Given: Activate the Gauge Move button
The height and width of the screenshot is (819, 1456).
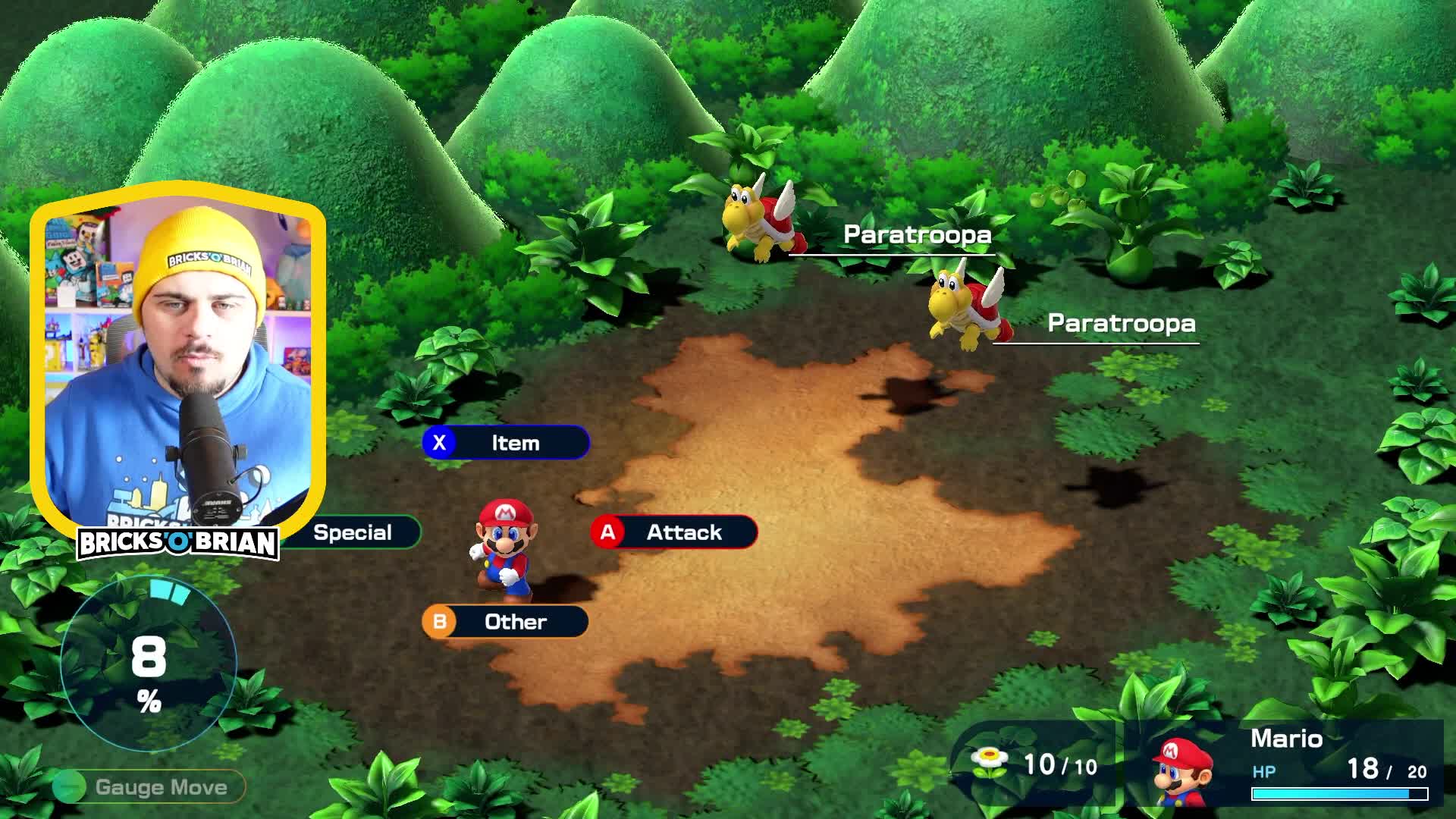Looking at the screenshot, I should (149, 787).
